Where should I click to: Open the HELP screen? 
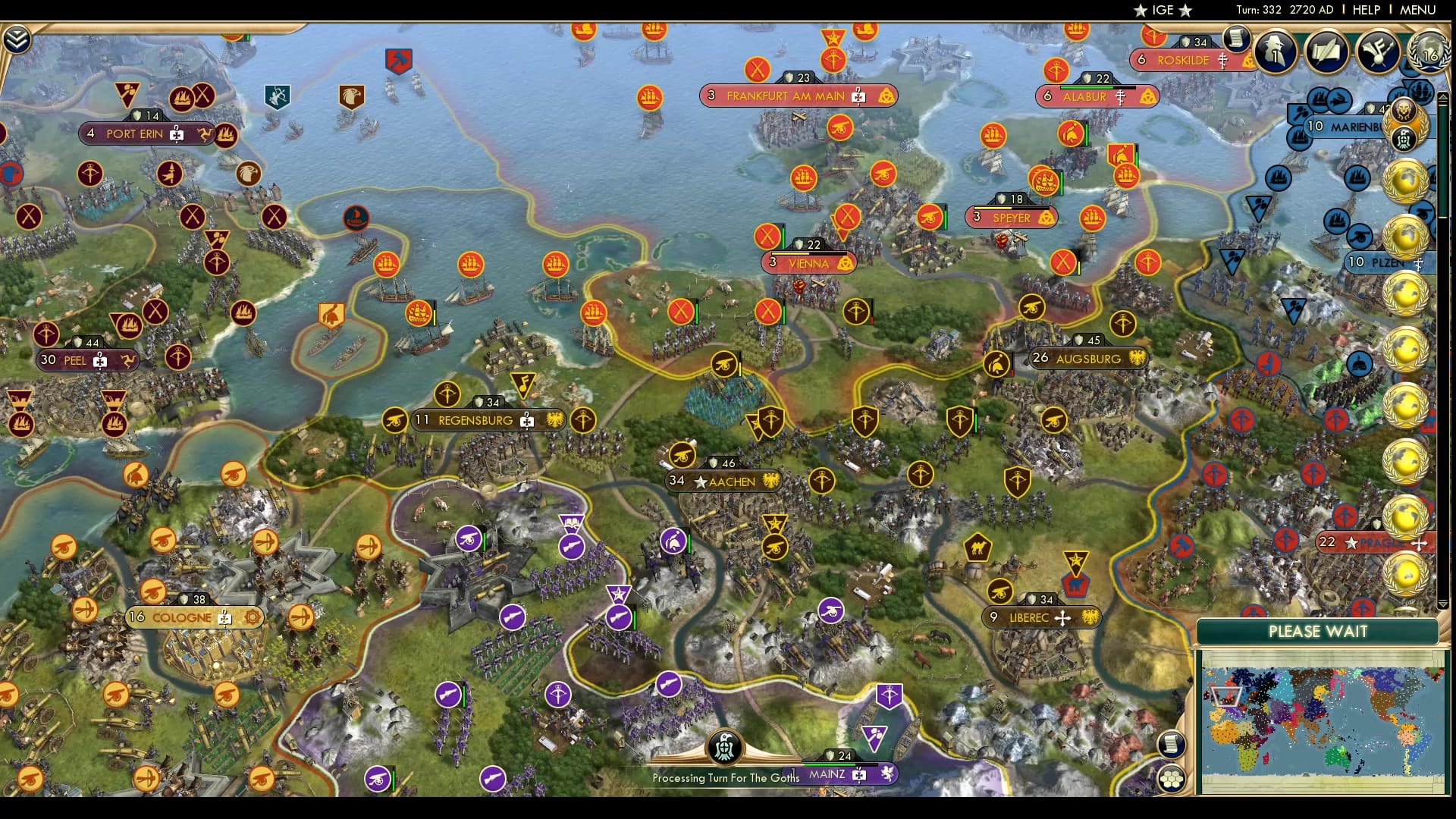(1365, 10)
